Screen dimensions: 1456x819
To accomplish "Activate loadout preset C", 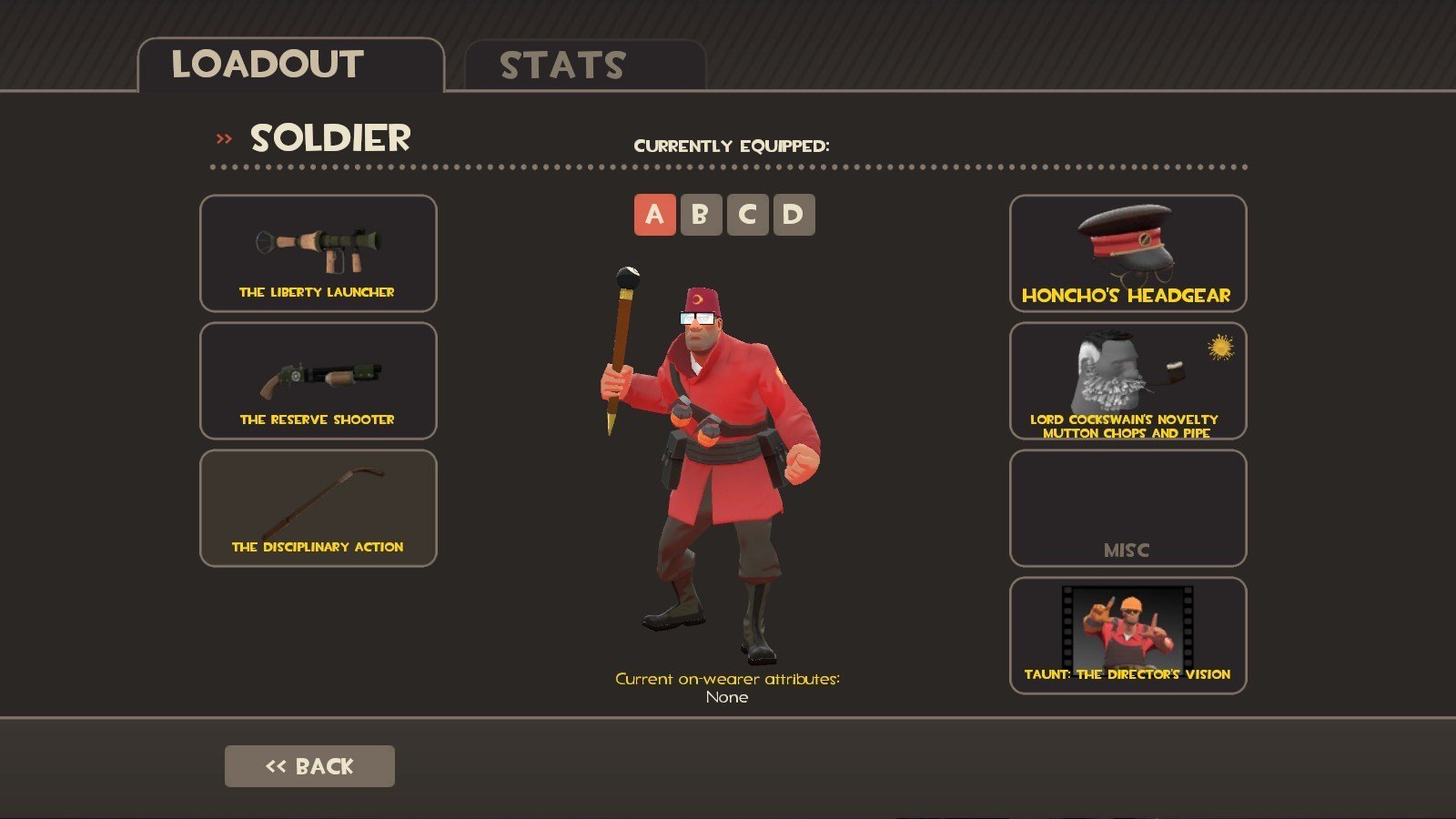I will point(747,215).
